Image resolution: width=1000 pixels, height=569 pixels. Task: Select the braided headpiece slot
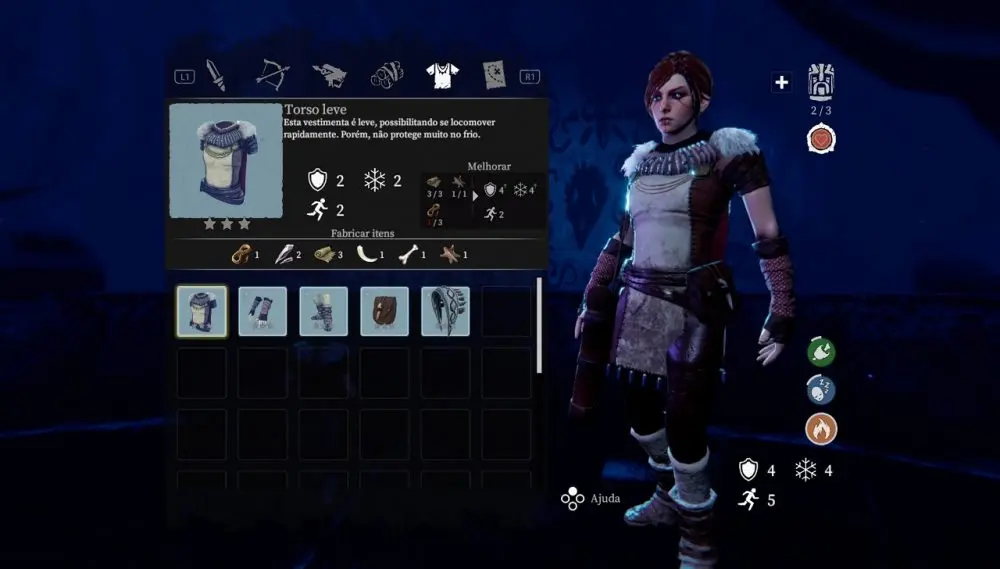click(x=446, y=311)
